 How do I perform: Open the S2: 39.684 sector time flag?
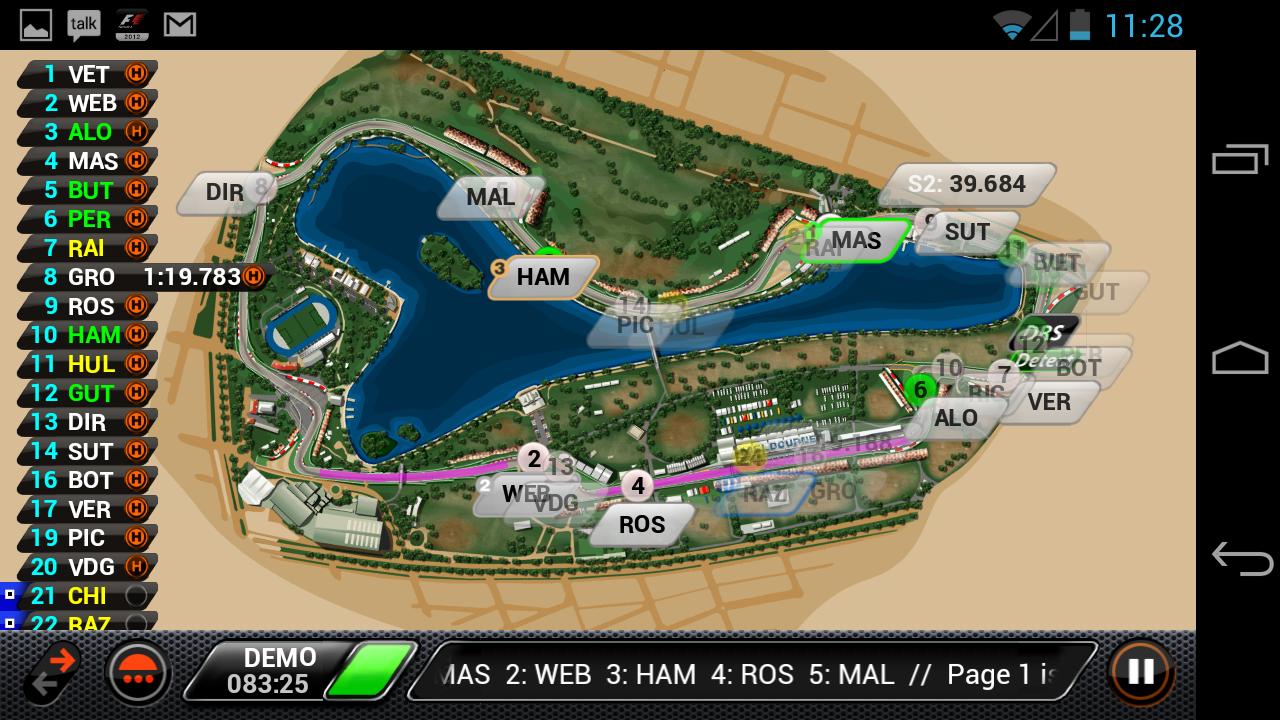point(968,184)
